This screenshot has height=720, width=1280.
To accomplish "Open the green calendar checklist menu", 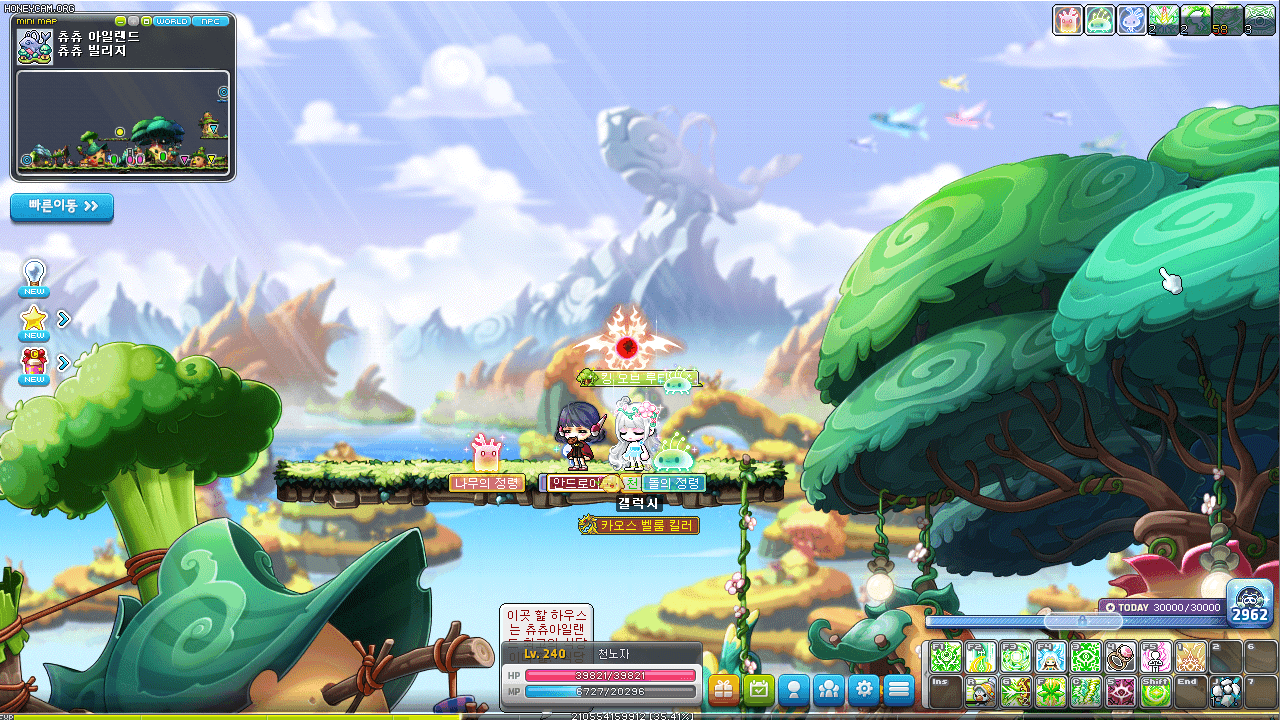I will click(x=759, y=688).
